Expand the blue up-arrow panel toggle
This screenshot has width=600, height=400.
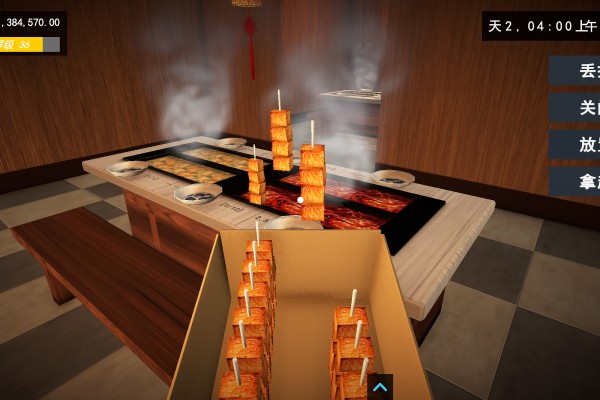pos(380,387)
